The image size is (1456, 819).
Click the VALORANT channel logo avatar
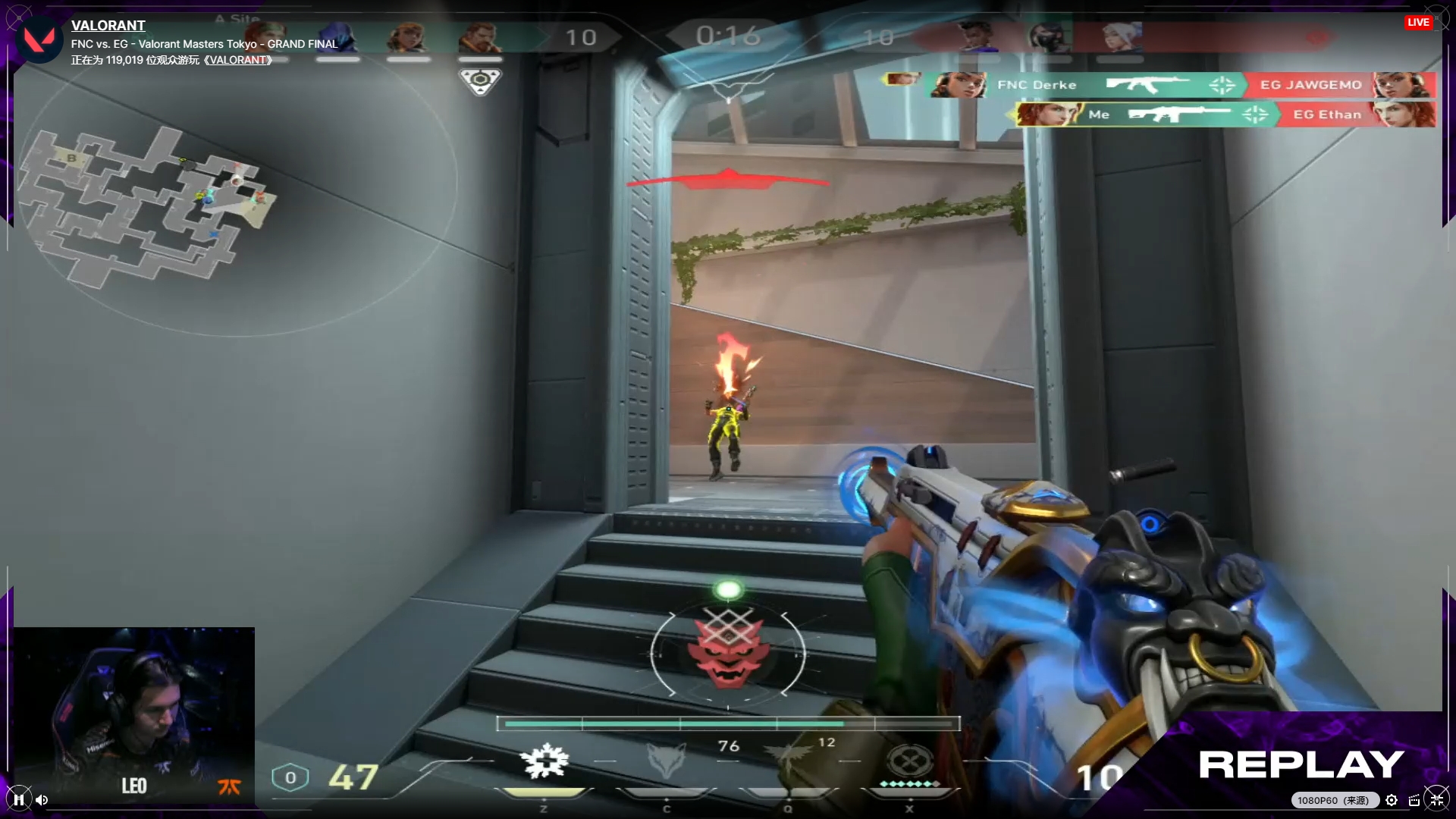(39, 39)
